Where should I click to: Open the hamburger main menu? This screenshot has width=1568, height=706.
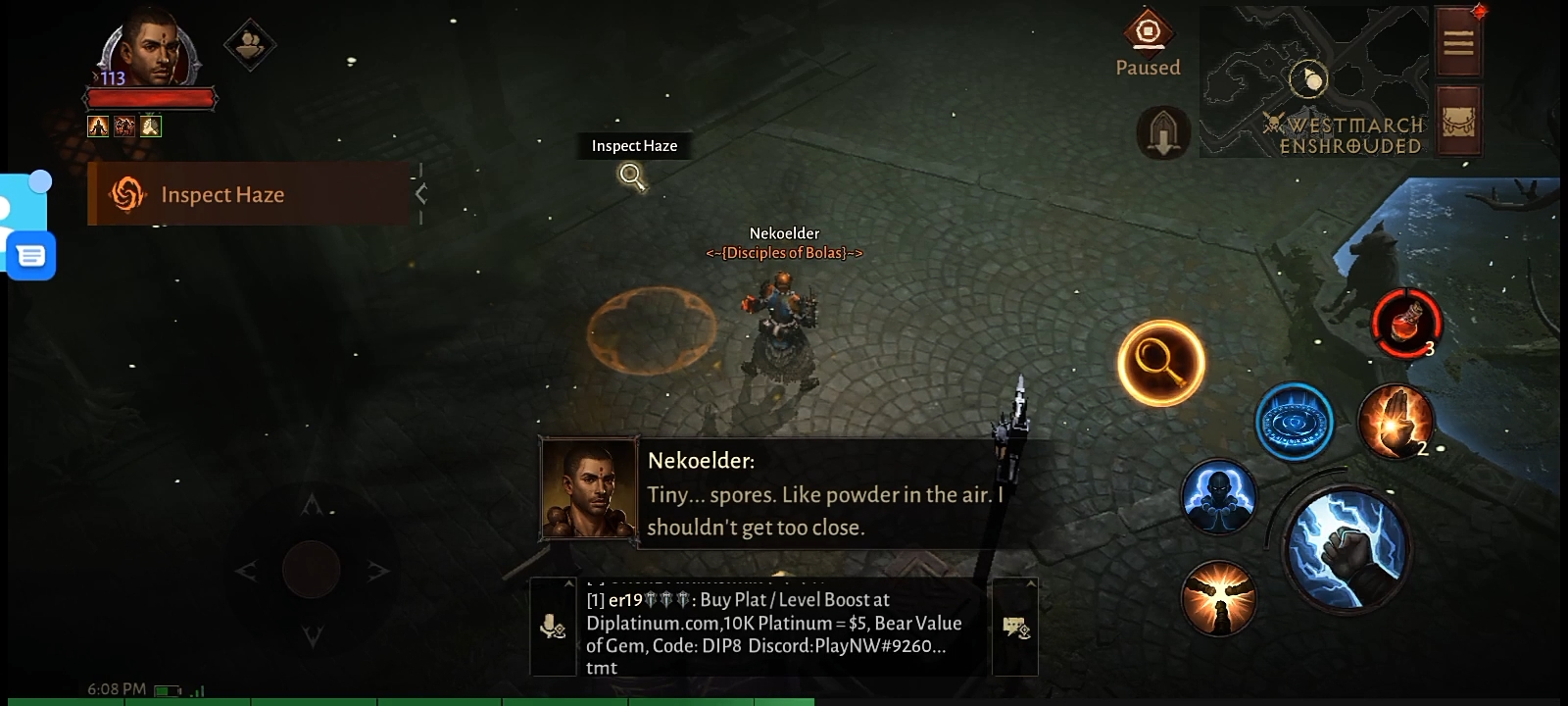[1457, 42]
